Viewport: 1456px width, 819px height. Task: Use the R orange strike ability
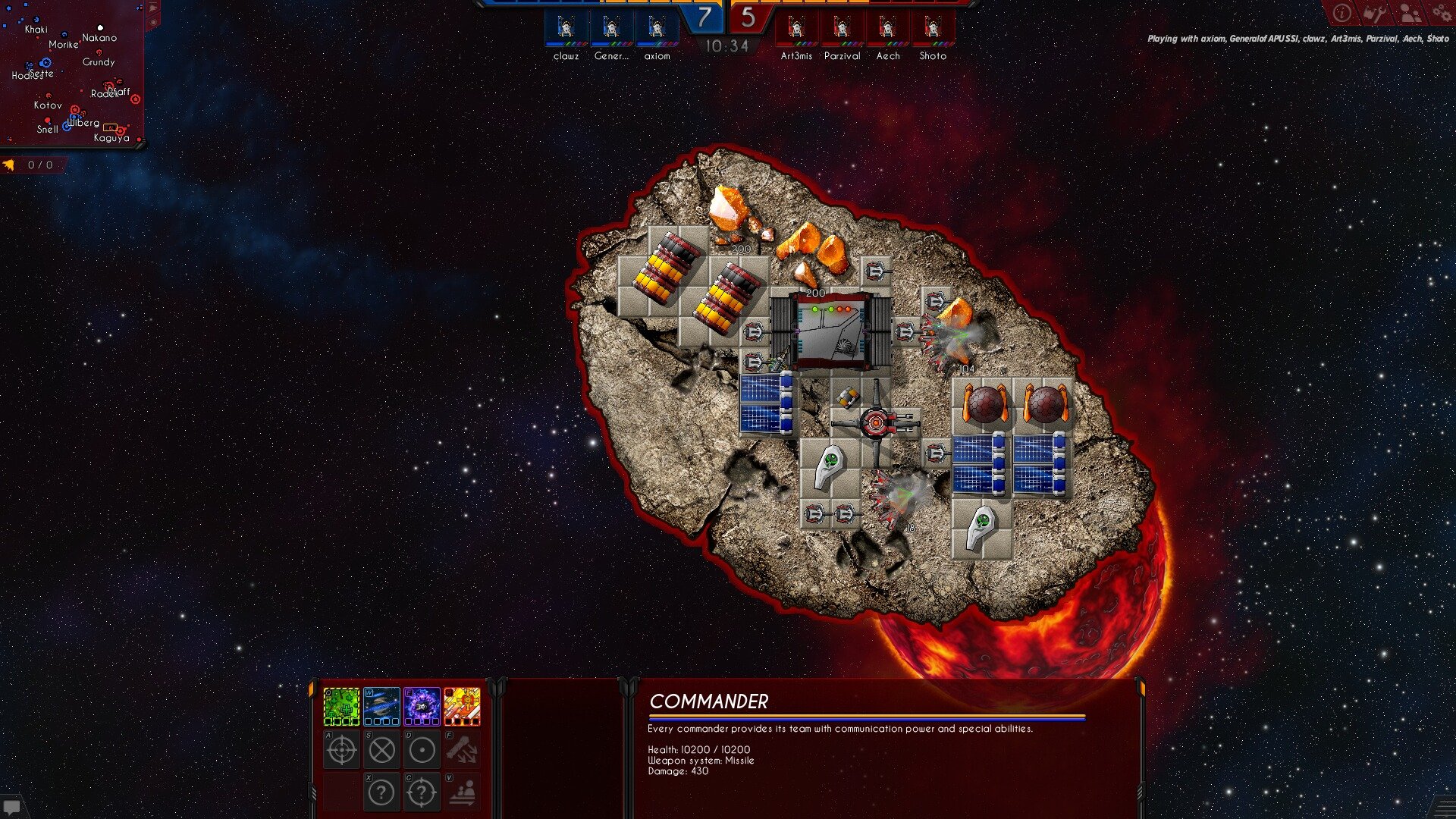(462, 707)
